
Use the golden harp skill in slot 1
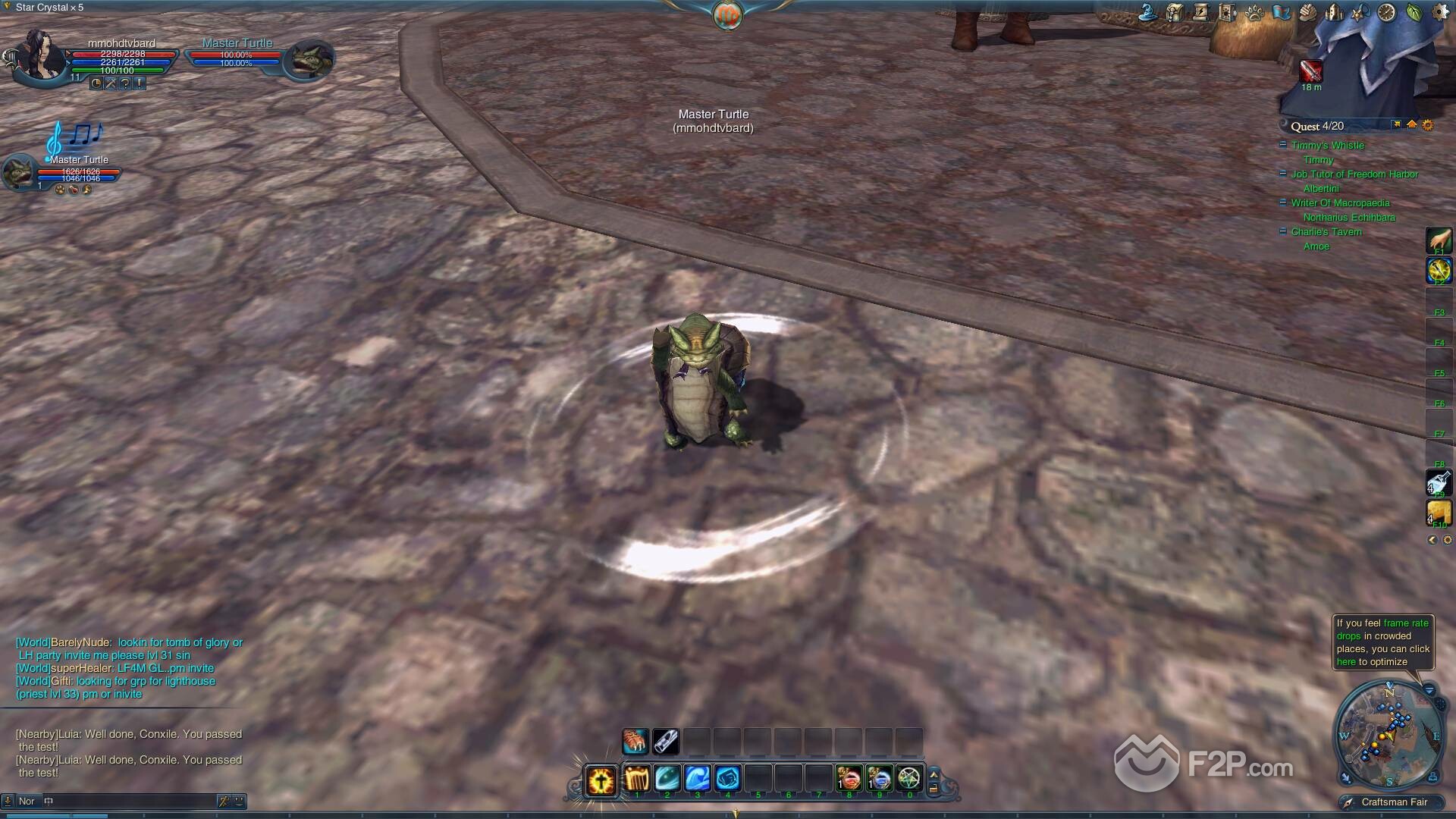pyautogui.click(x=636, y=778)
